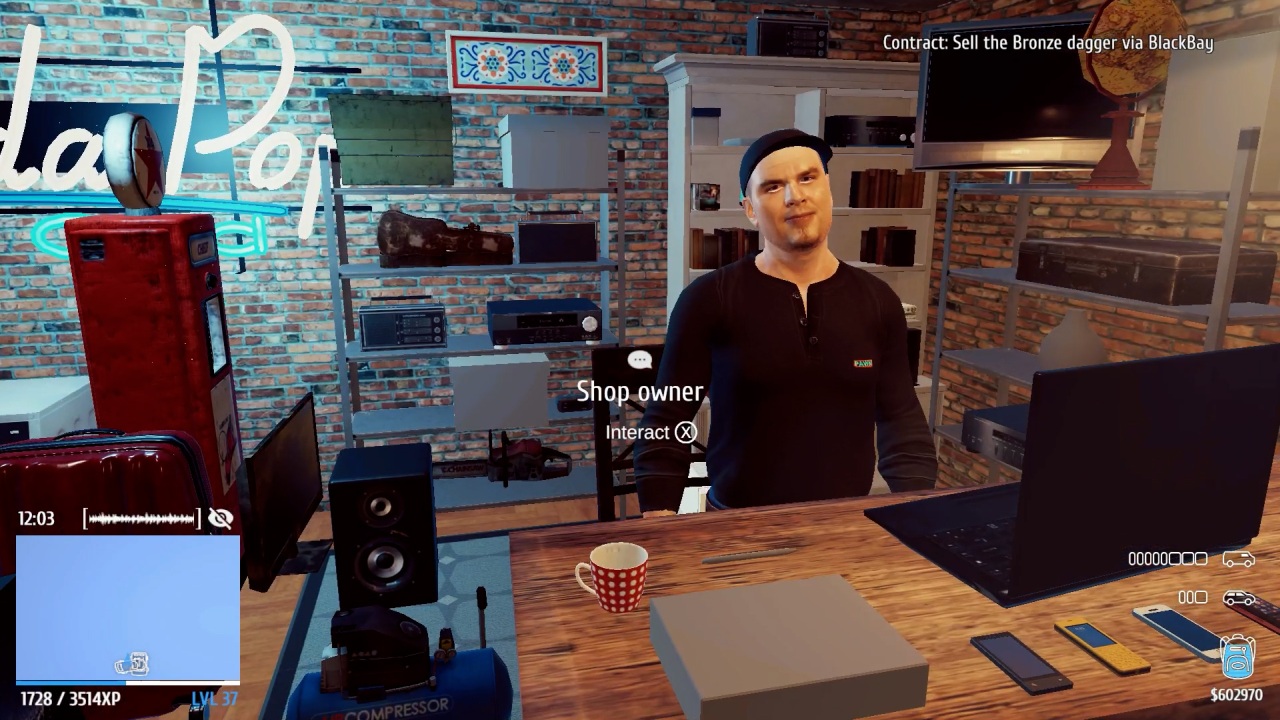Click Interact to talk to the Shop owner
This screenshot has width=1280, height=720.
[x=651, y=432]
